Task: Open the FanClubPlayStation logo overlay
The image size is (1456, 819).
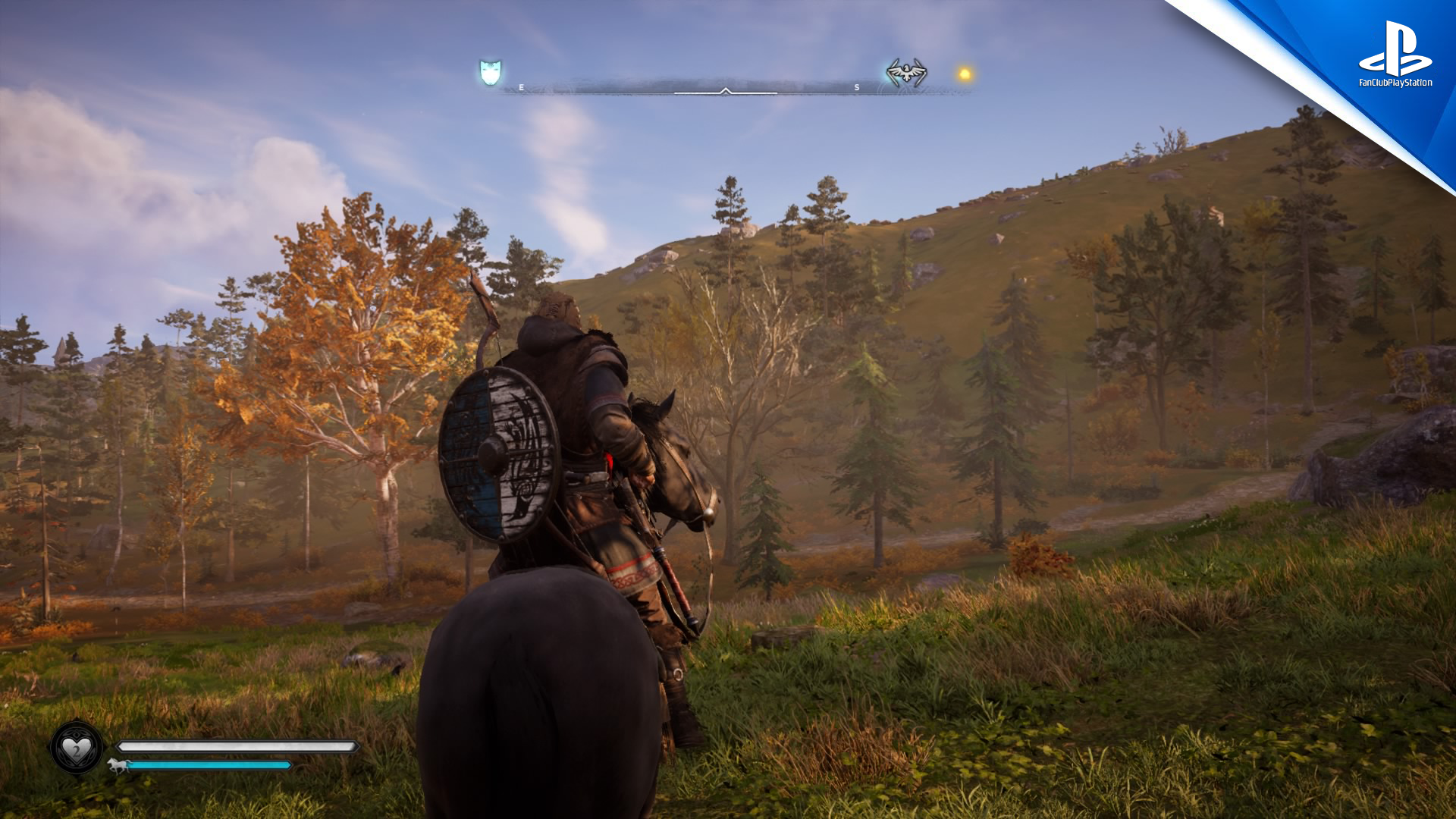Action: (x=1395, y=55)
